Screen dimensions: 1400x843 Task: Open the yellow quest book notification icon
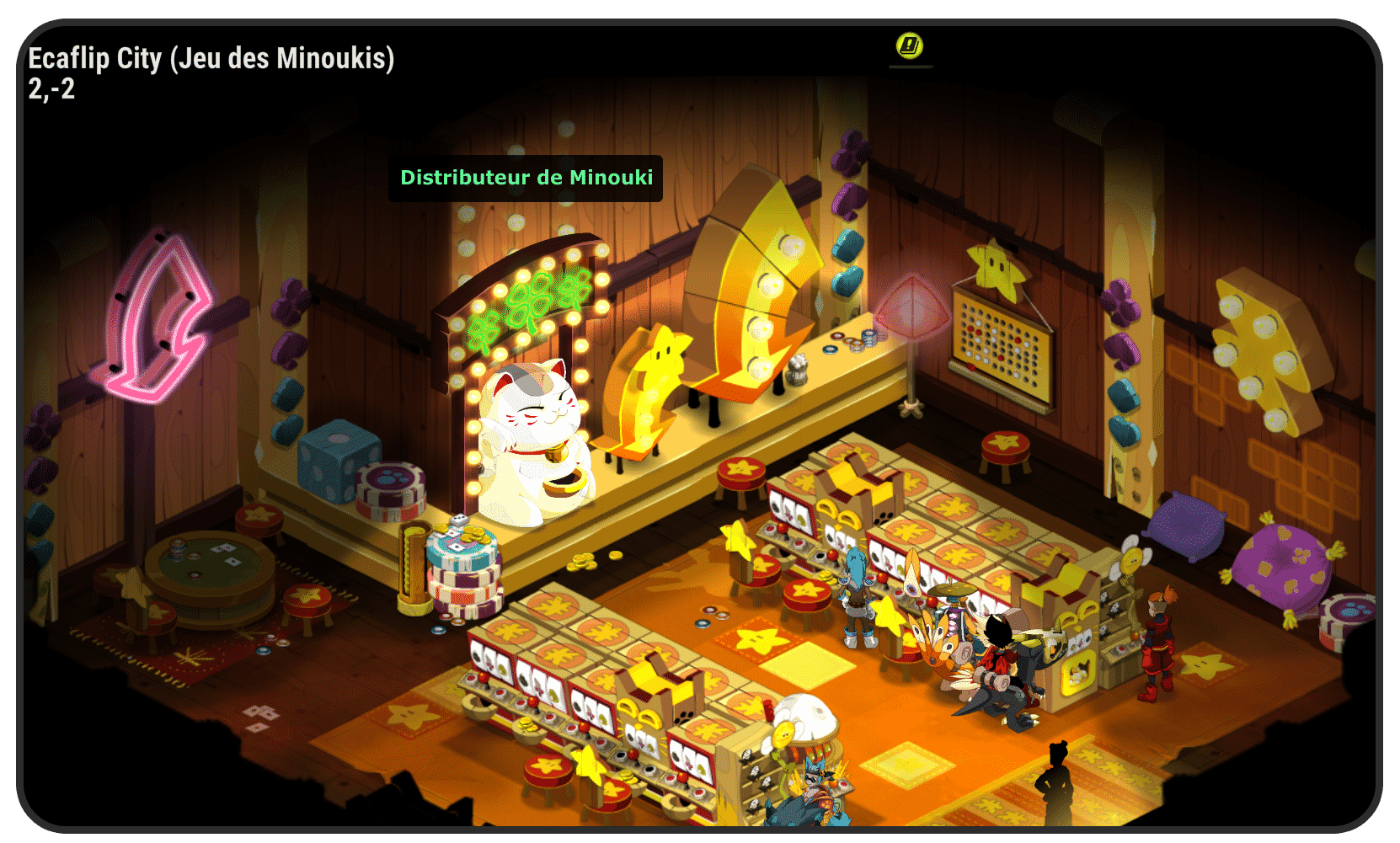coord(910,45)
